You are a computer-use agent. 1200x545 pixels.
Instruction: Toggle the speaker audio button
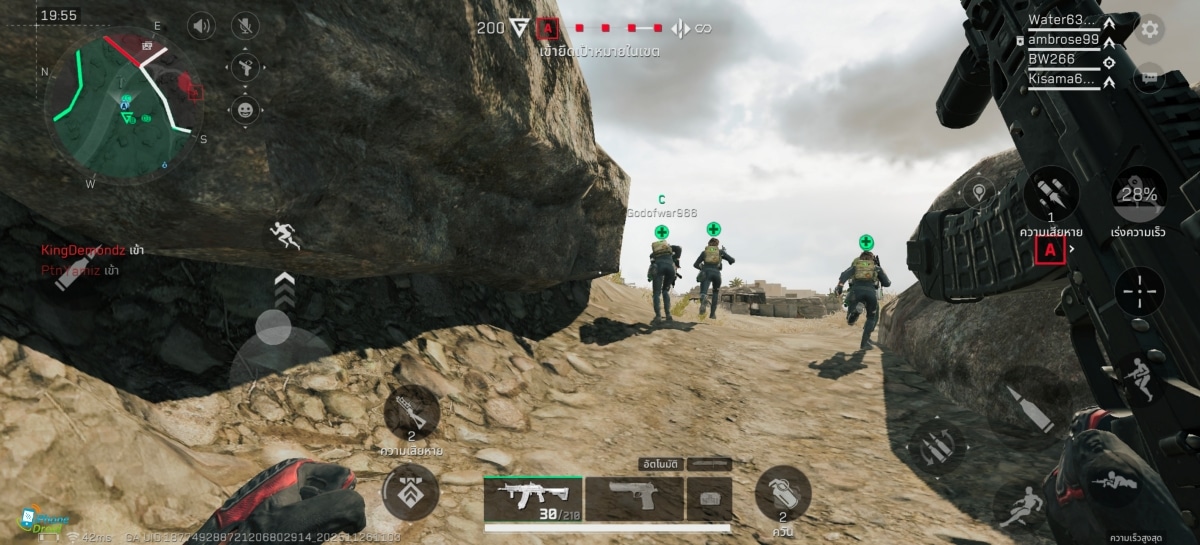tap(203, 26)
